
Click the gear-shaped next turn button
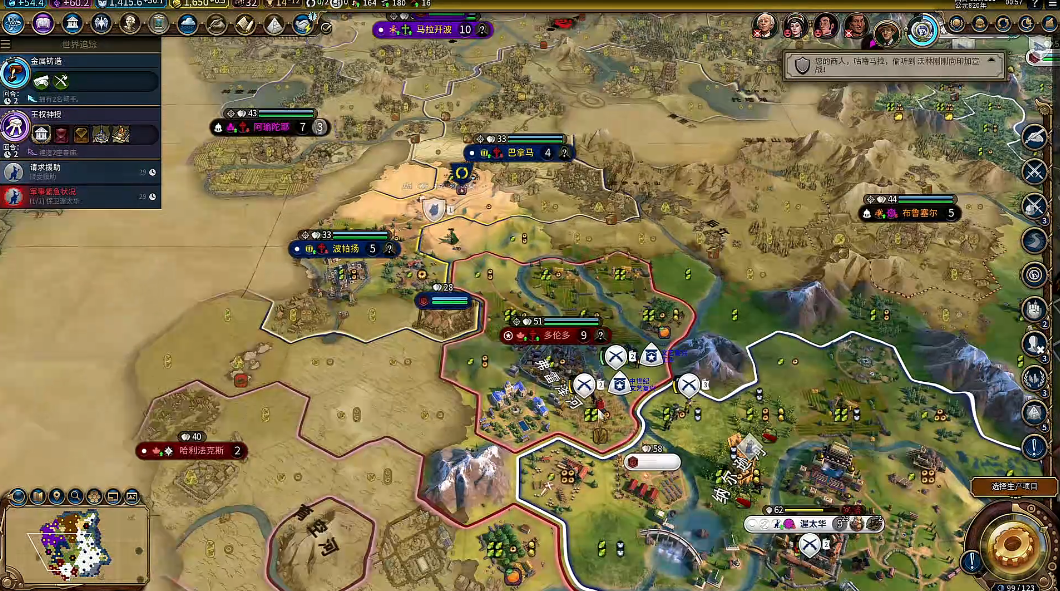(1010, 543)
